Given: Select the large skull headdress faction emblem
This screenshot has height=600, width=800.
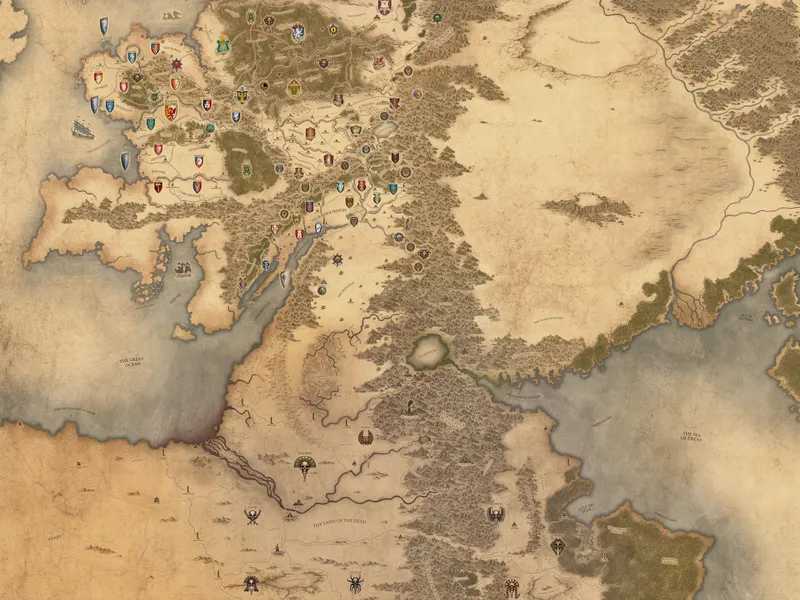Looking at the screenshot, I should pyautogui.click(x=305, y=467).
